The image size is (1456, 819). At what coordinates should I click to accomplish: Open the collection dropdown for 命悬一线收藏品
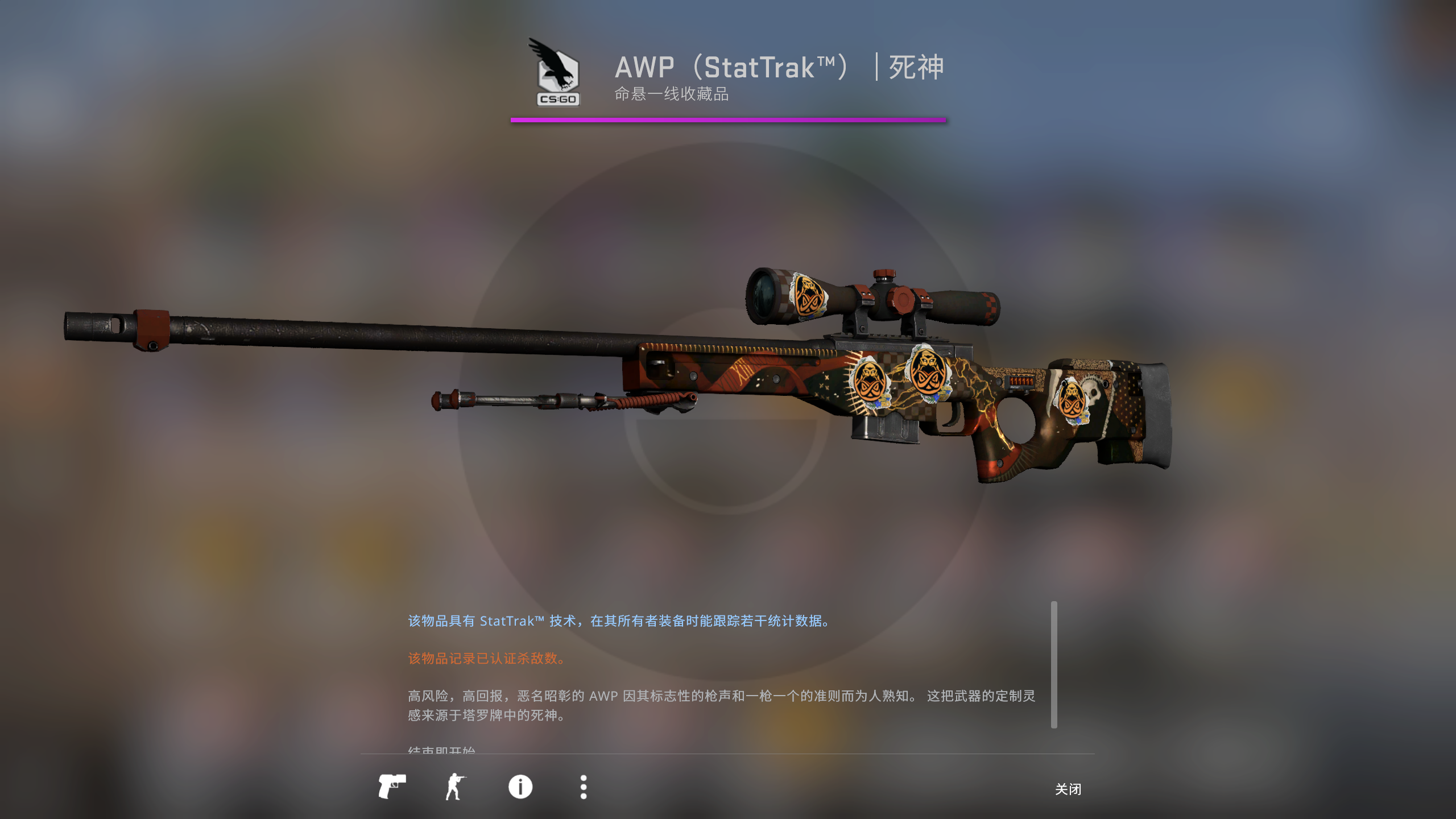(671, 96)
